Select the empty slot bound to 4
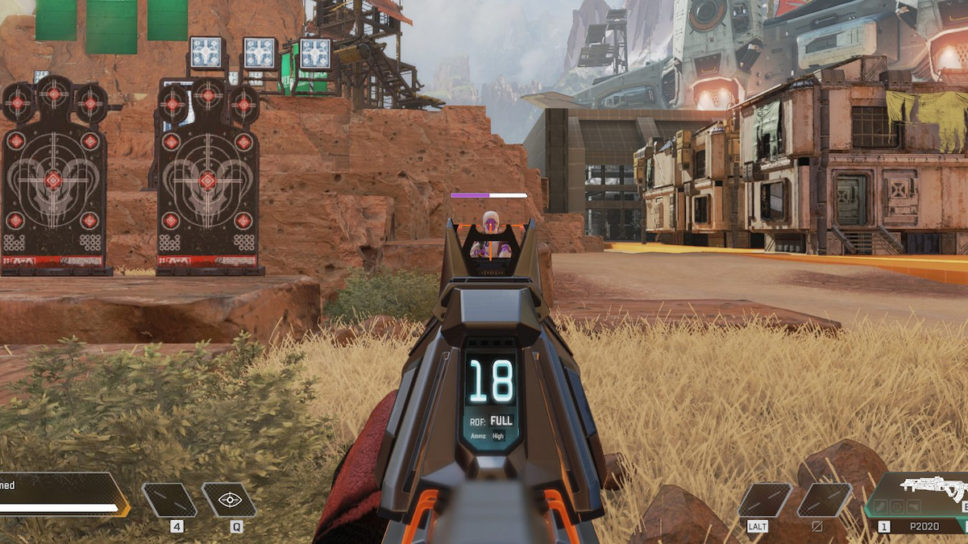This screenshot has height=544, width=968. [x=169, y=499]
